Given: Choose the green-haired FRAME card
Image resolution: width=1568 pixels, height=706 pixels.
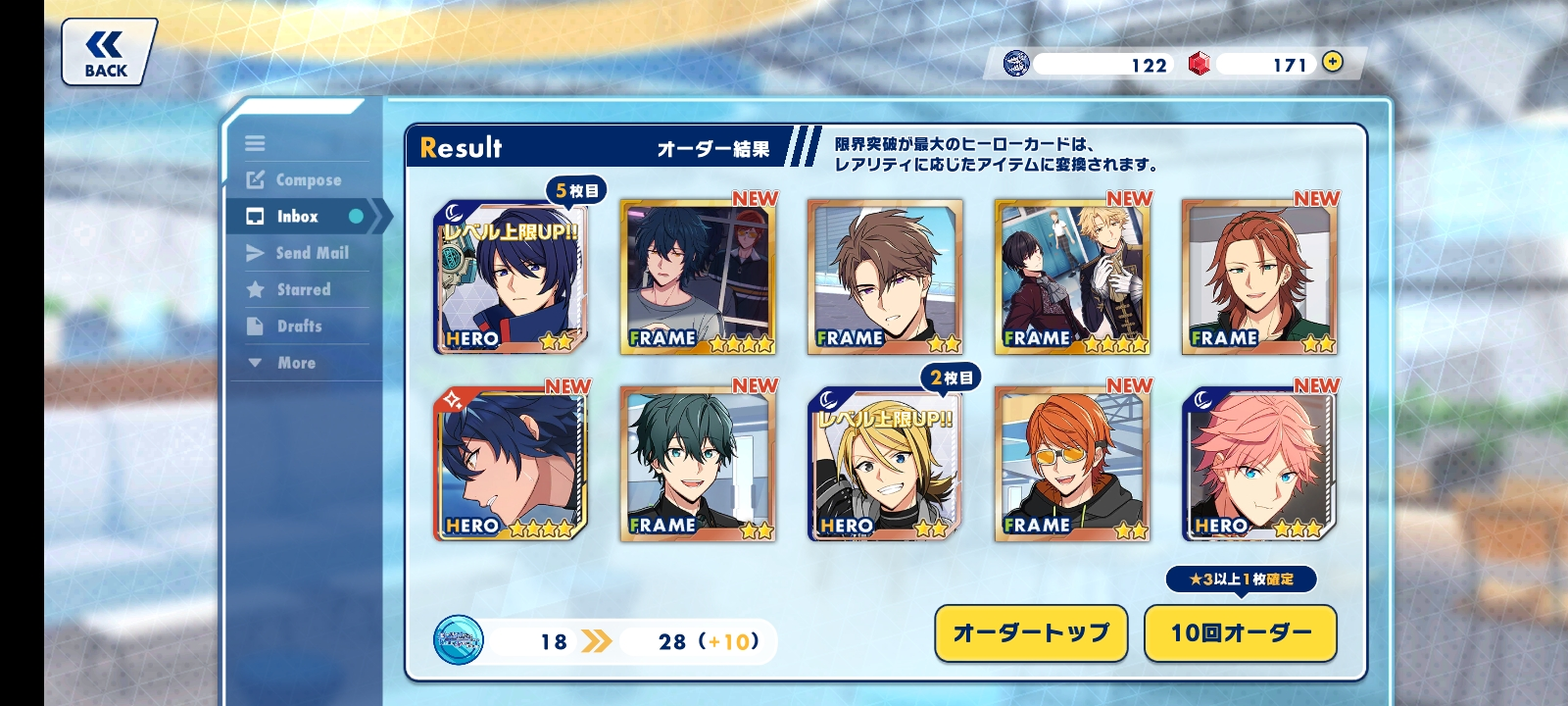Looking at the screenshot, I should point(698,465).
